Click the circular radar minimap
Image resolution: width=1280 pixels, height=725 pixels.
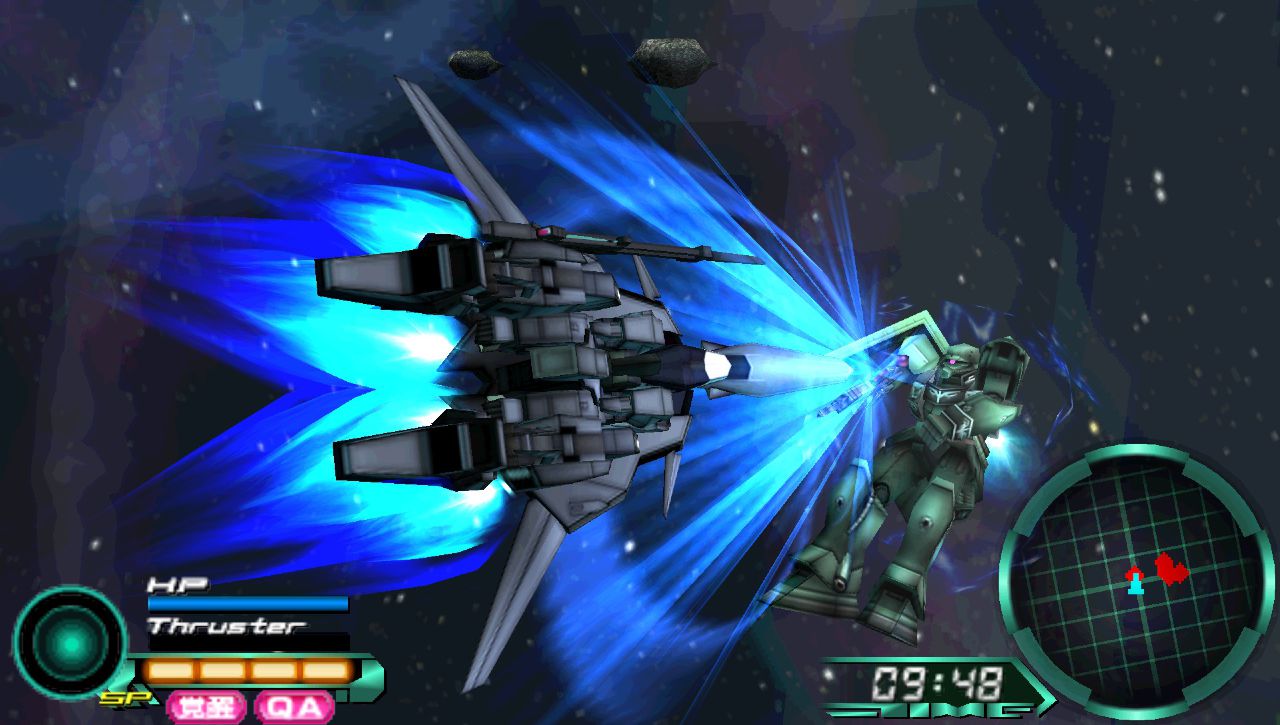click(x=1137, y=580)
